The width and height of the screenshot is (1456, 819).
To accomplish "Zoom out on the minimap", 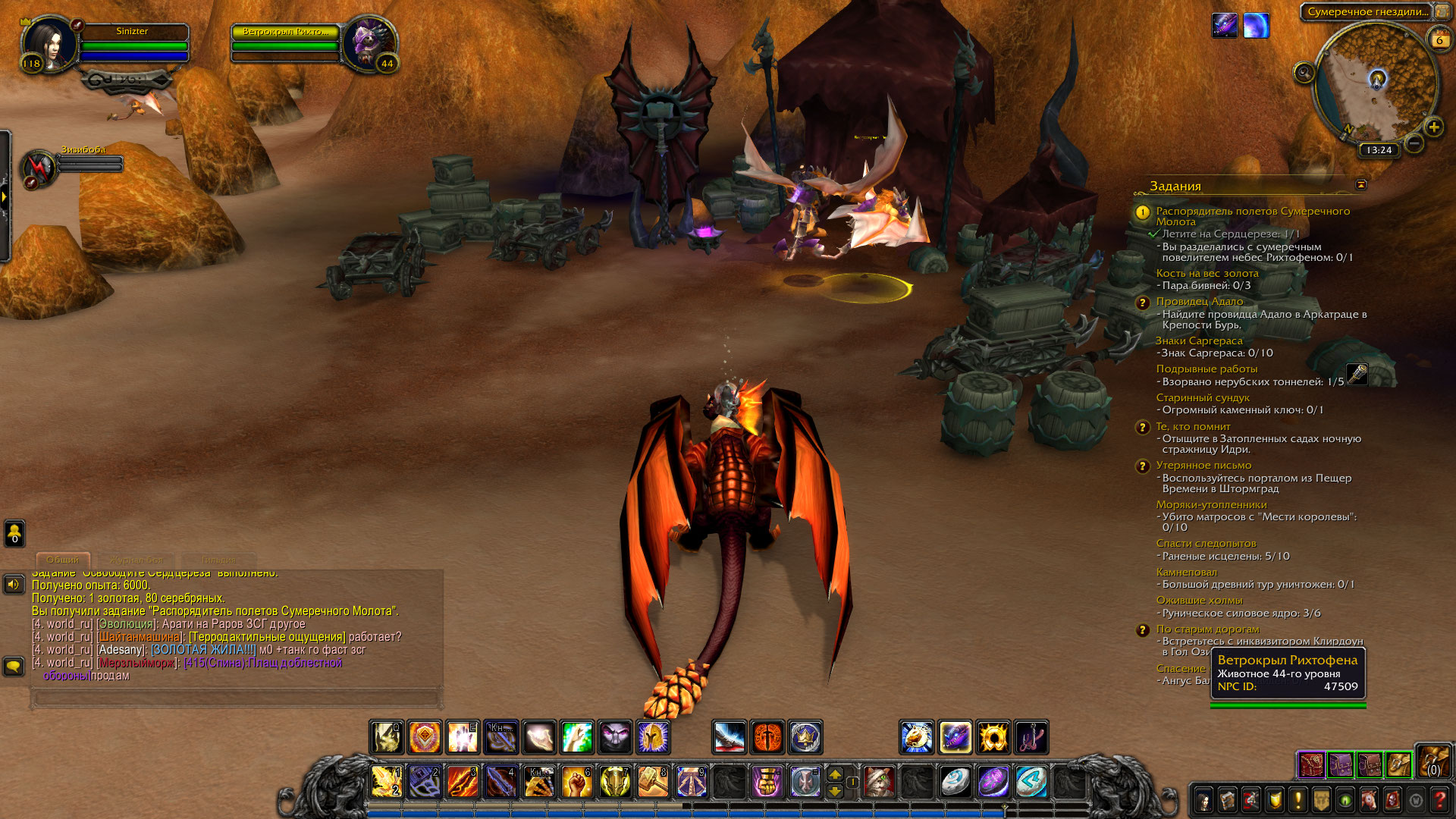I will 1414,143.
